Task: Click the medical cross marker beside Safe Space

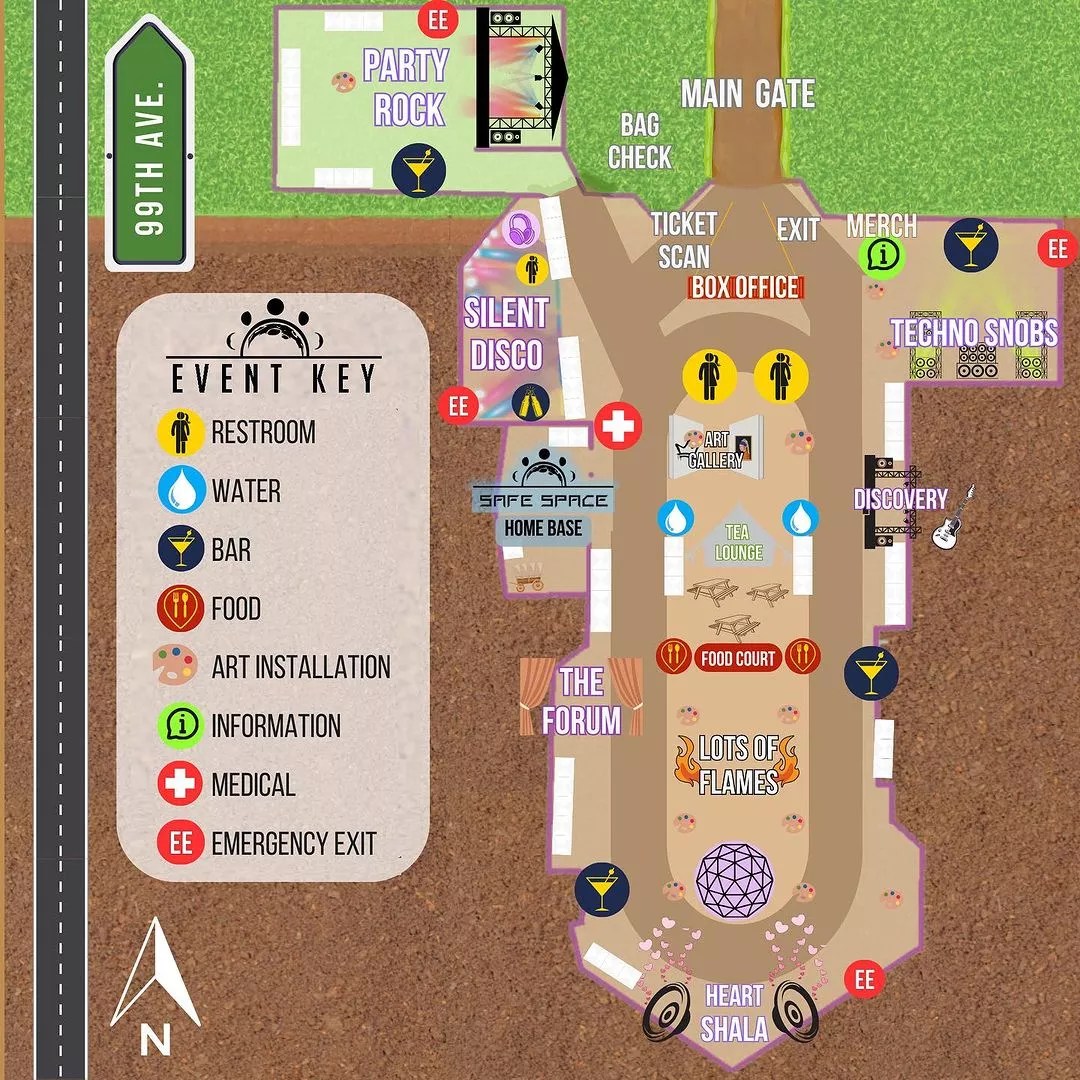Action: [618, 427]
